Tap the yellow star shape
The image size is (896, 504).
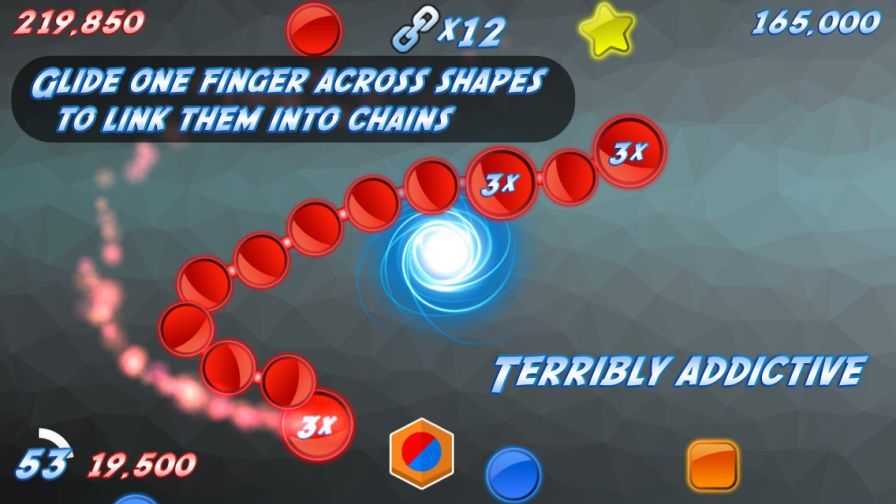click(606, 30)
